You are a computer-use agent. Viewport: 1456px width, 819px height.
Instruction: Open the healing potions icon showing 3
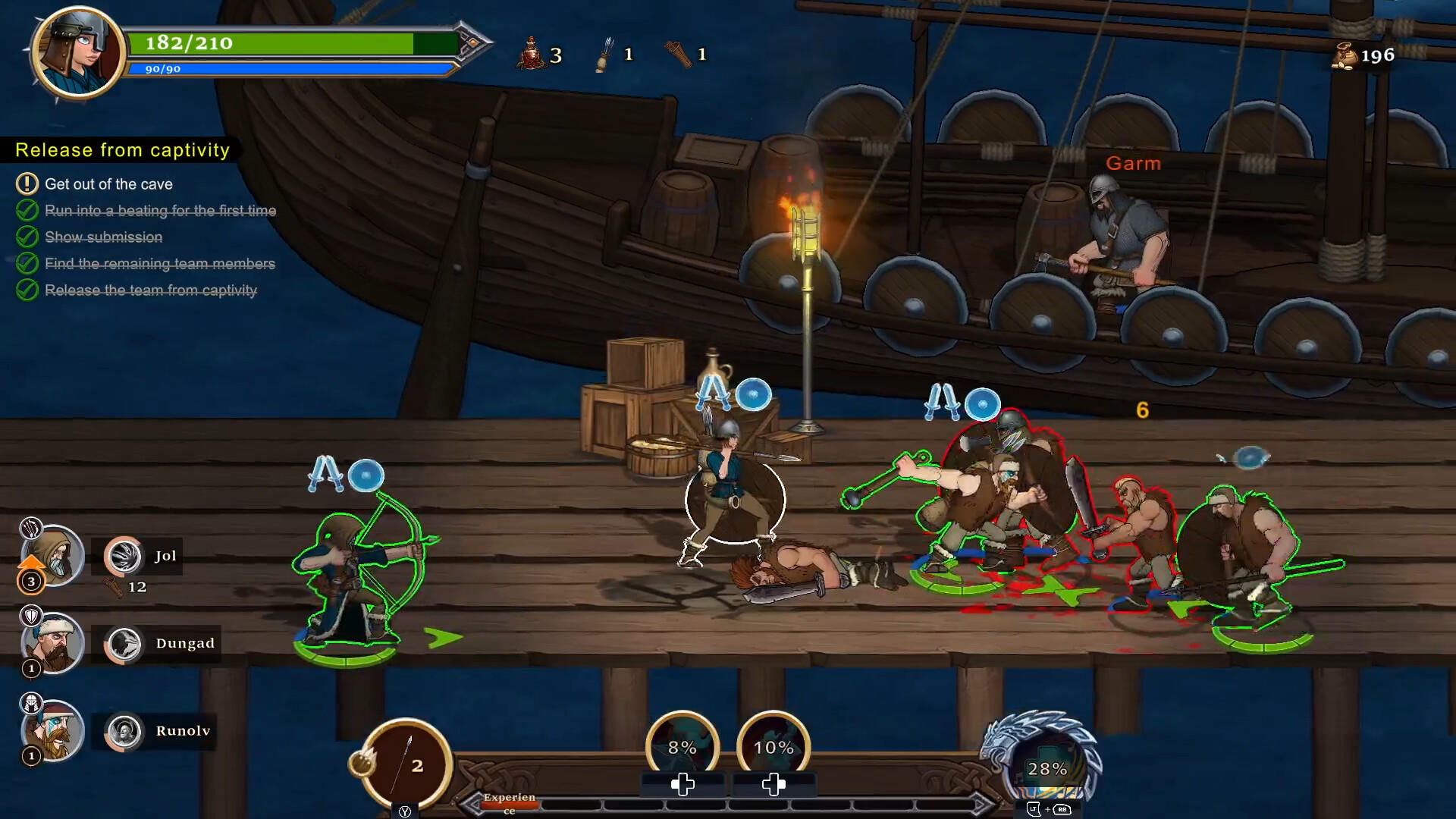(532, 53)
